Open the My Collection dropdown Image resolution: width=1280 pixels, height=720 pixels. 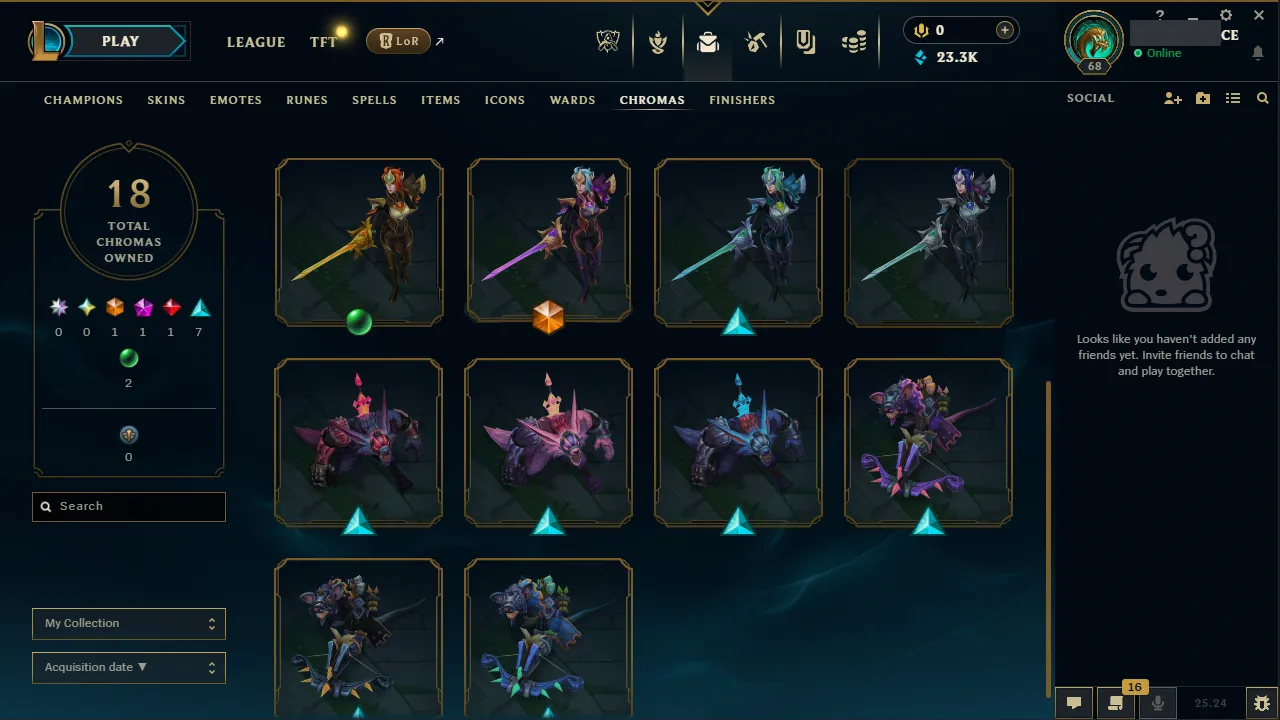click(128, 623)
